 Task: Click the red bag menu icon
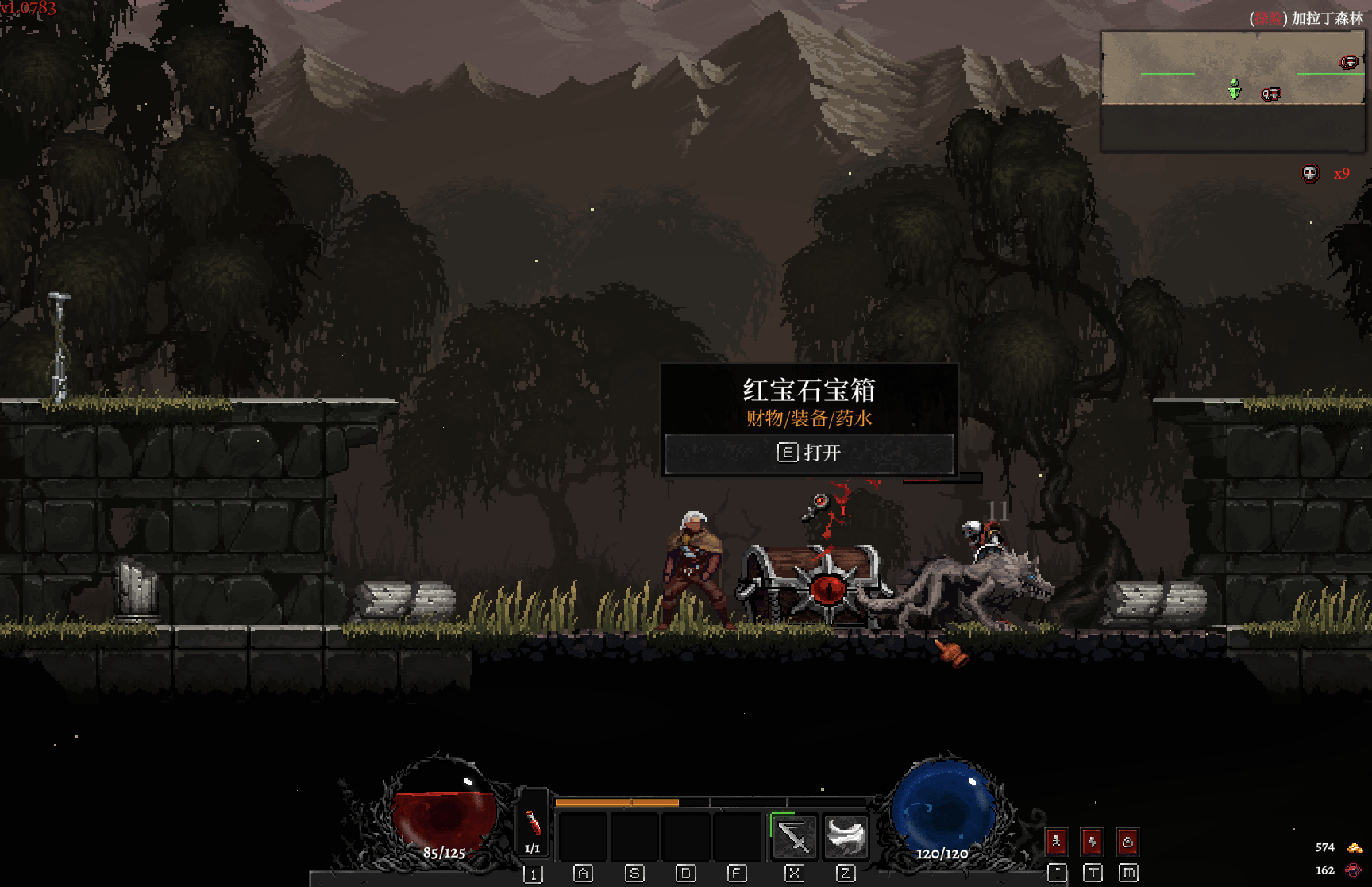tap(1127, 842)
